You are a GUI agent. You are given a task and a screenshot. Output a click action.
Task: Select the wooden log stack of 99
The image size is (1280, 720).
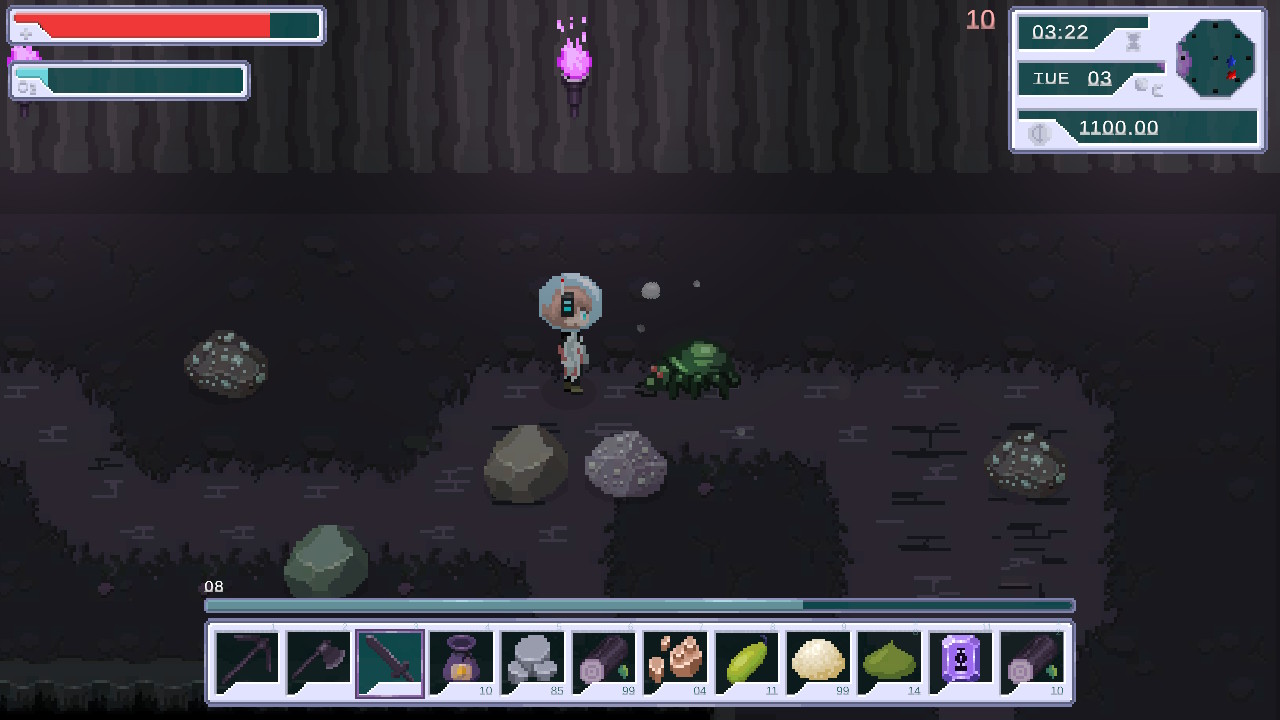[605, 660]
